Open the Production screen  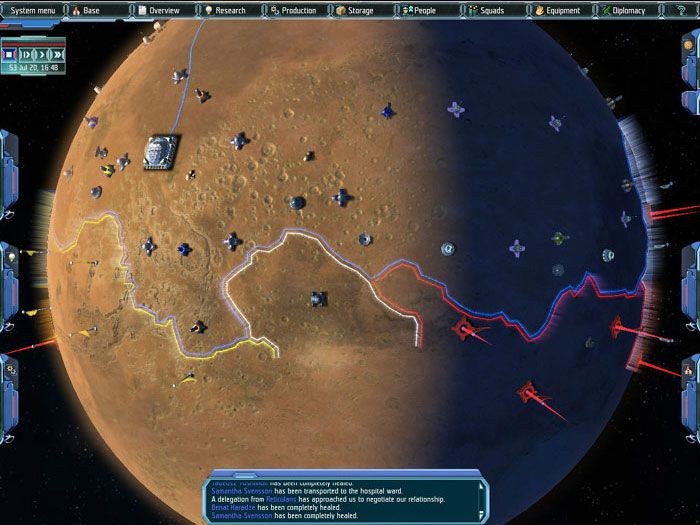pyautogui.click(x=293, y=10)
